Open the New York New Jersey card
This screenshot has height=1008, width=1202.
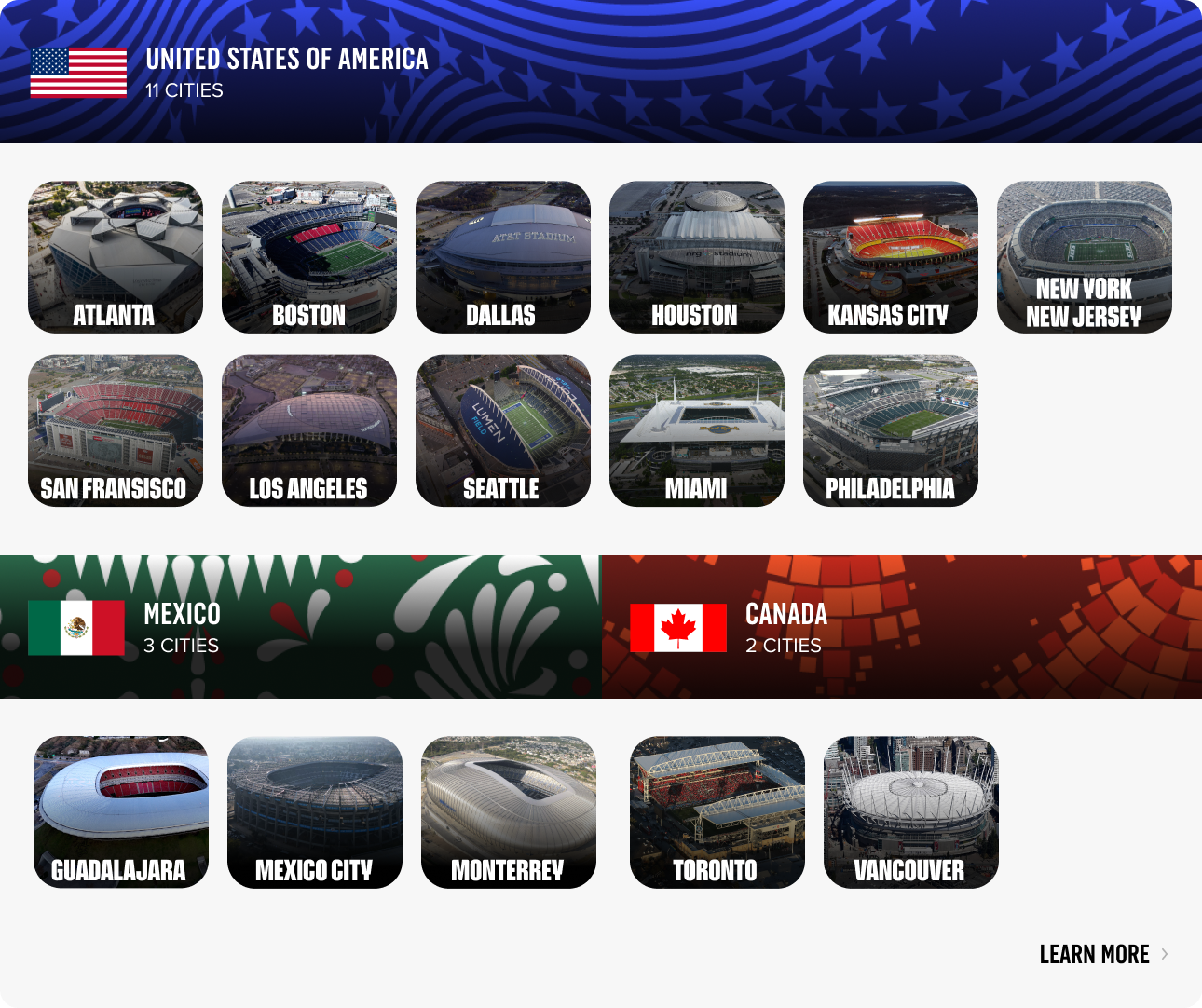(x=1085, y=256)
